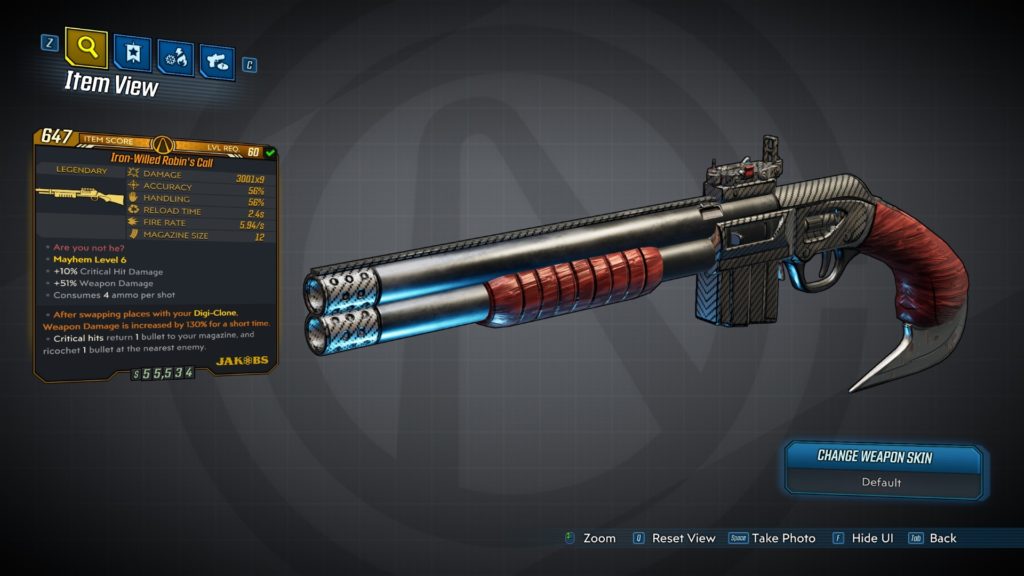
Task: Switch to the pistol icon tab
Action: [x=217, y=60]
